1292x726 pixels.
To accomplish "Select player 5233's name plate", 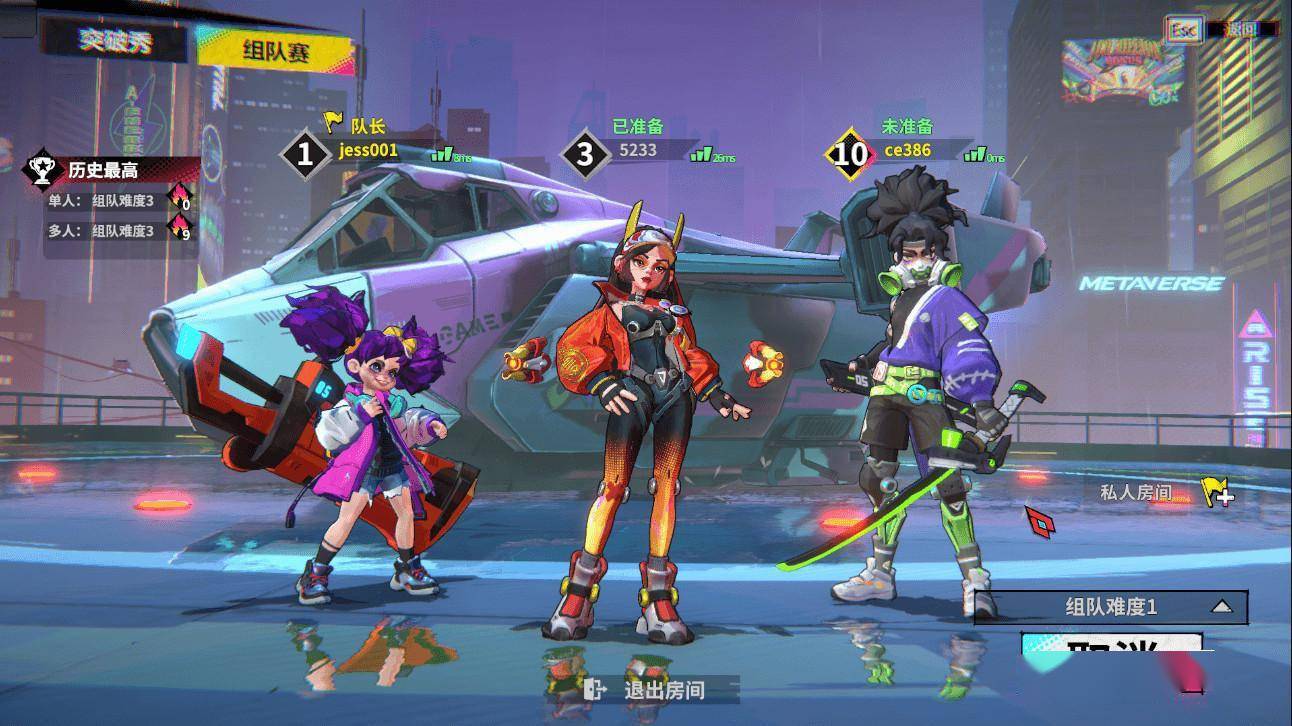I will coord(638,150).
